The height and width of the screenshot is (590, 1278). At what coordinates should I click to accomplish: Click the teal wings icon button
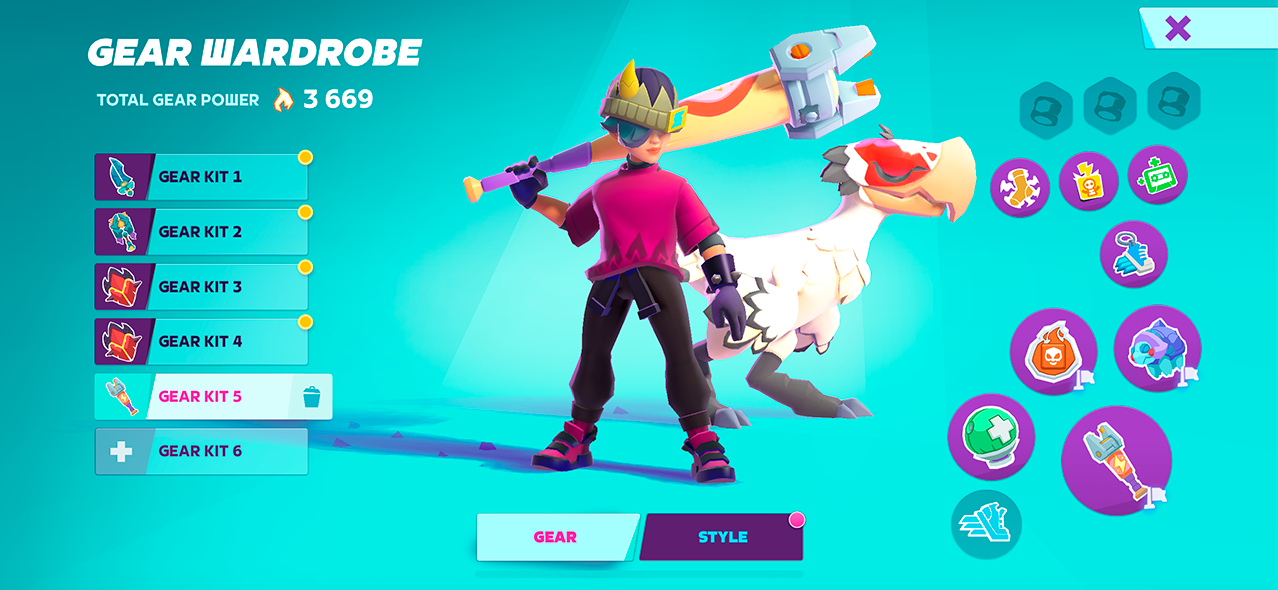tap(986, 524)
